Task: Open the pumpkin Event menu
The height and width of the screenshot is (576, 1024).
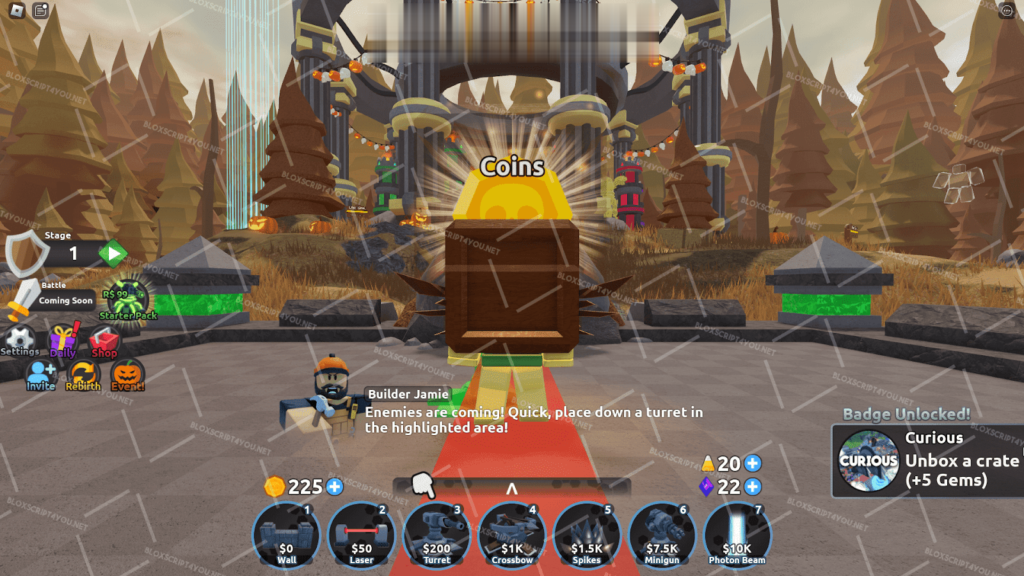Action: (x=127, y=375)
